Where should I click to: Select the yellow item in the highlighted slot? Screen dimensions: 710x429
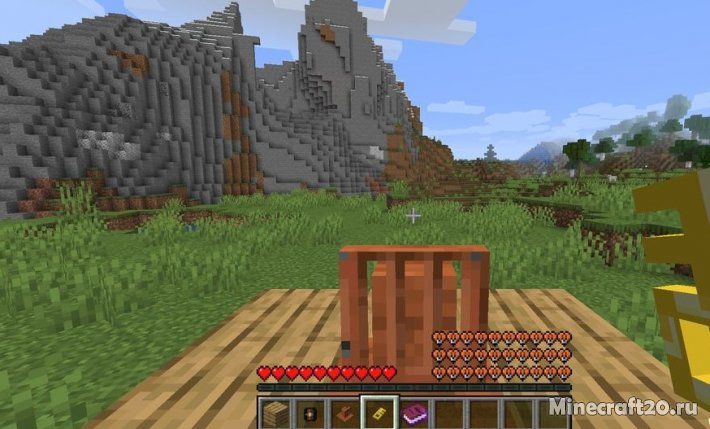click(x=379, y=412)
